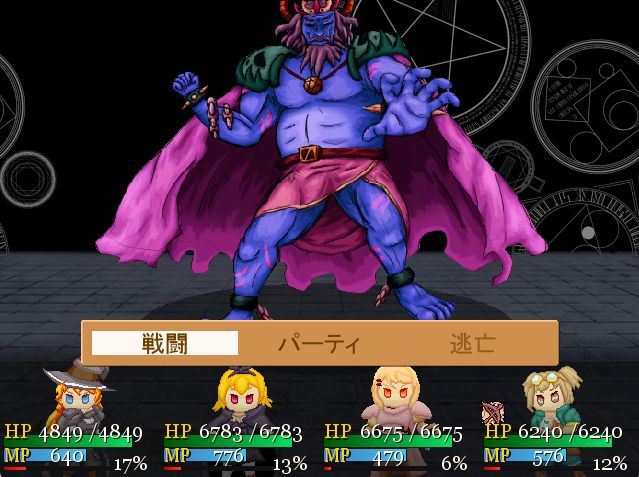Select the 戦闘 (Fight) command
This screenshot has width=639, height=477.
[165, 344]
